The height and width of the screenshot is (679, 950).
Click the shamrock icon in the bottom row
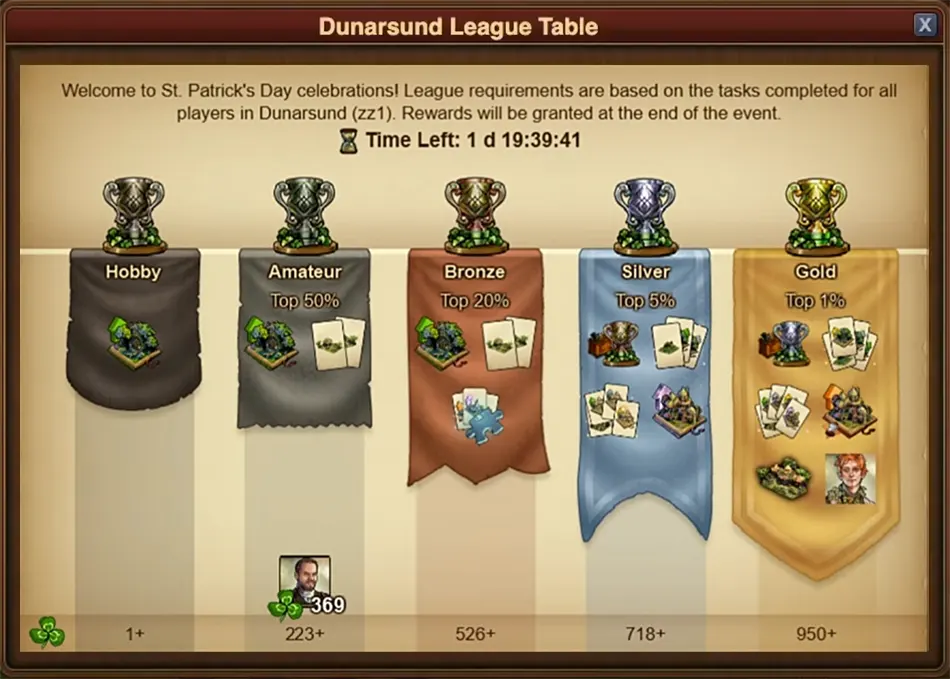46,632
